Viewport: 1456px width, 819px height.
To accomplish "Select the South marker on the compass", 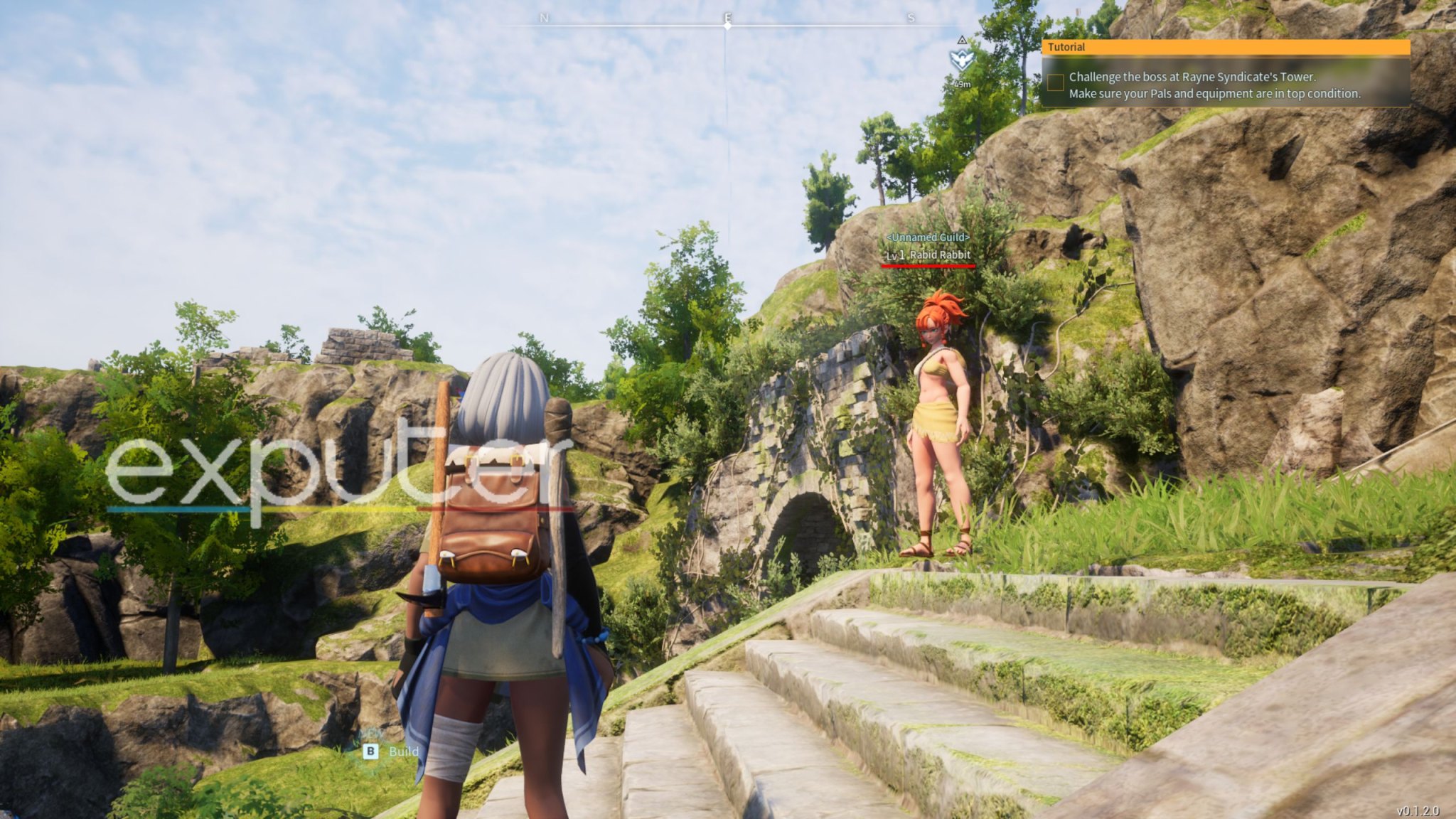I will click(x=911, y=16).
